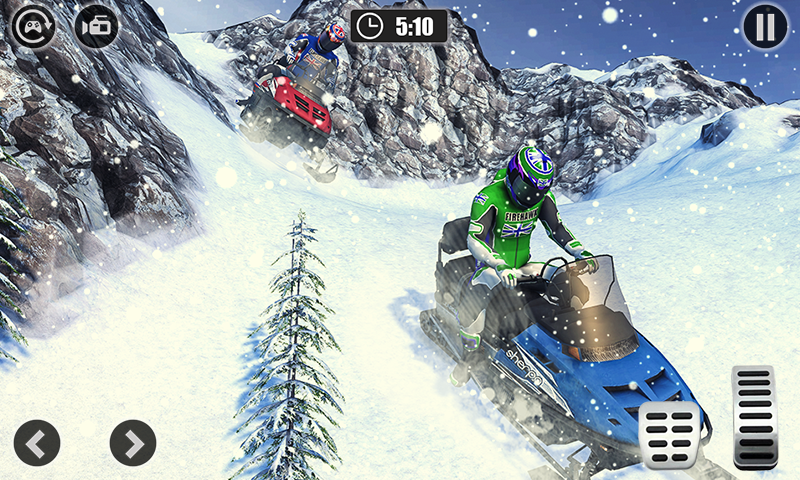This screenshot has width=800, height=480.
Task: Switch the control scheme with the gamepad icon
Action: coord(33,27)
